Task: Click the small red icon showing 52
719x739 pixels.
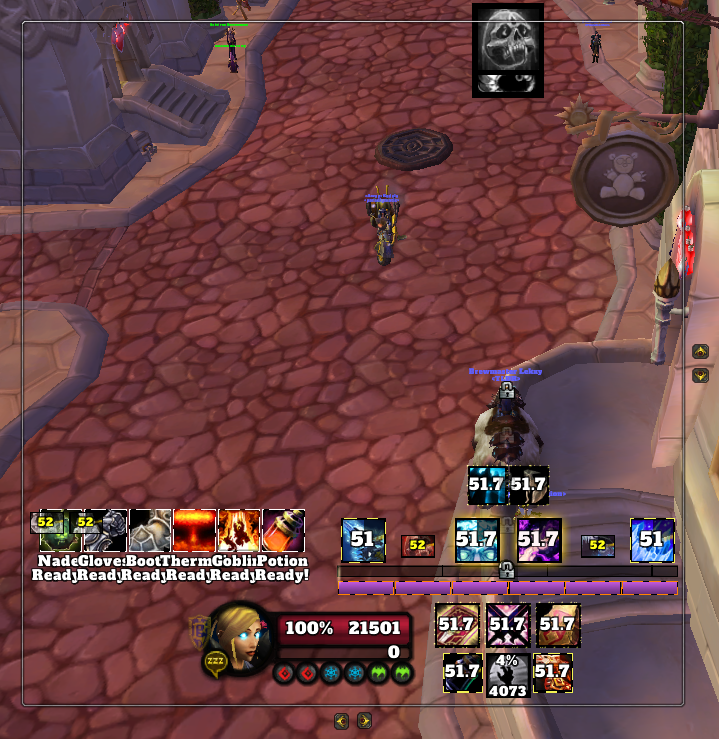Action: tap(417, 545)
